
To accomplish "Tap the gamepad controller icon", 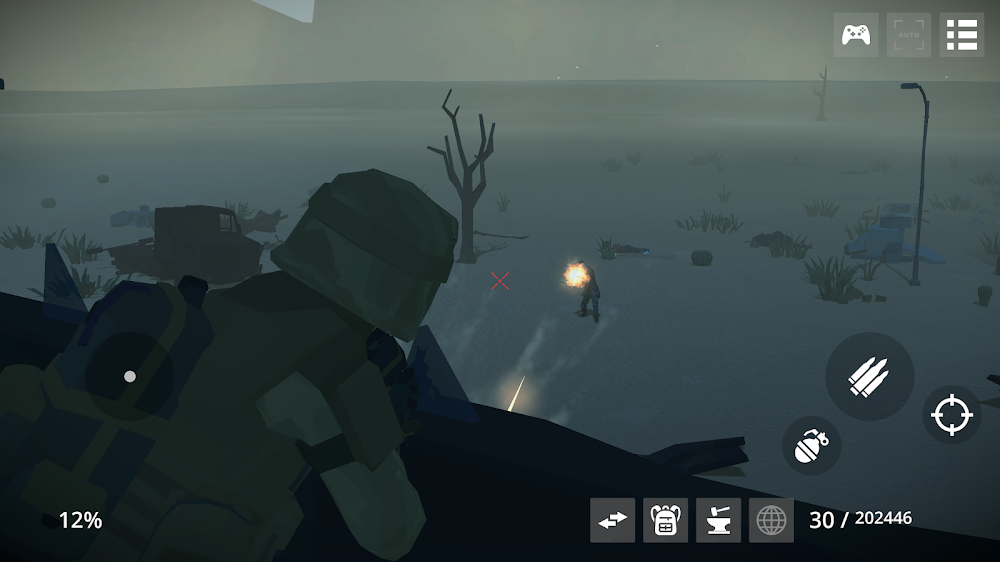I will pos(855,35).
